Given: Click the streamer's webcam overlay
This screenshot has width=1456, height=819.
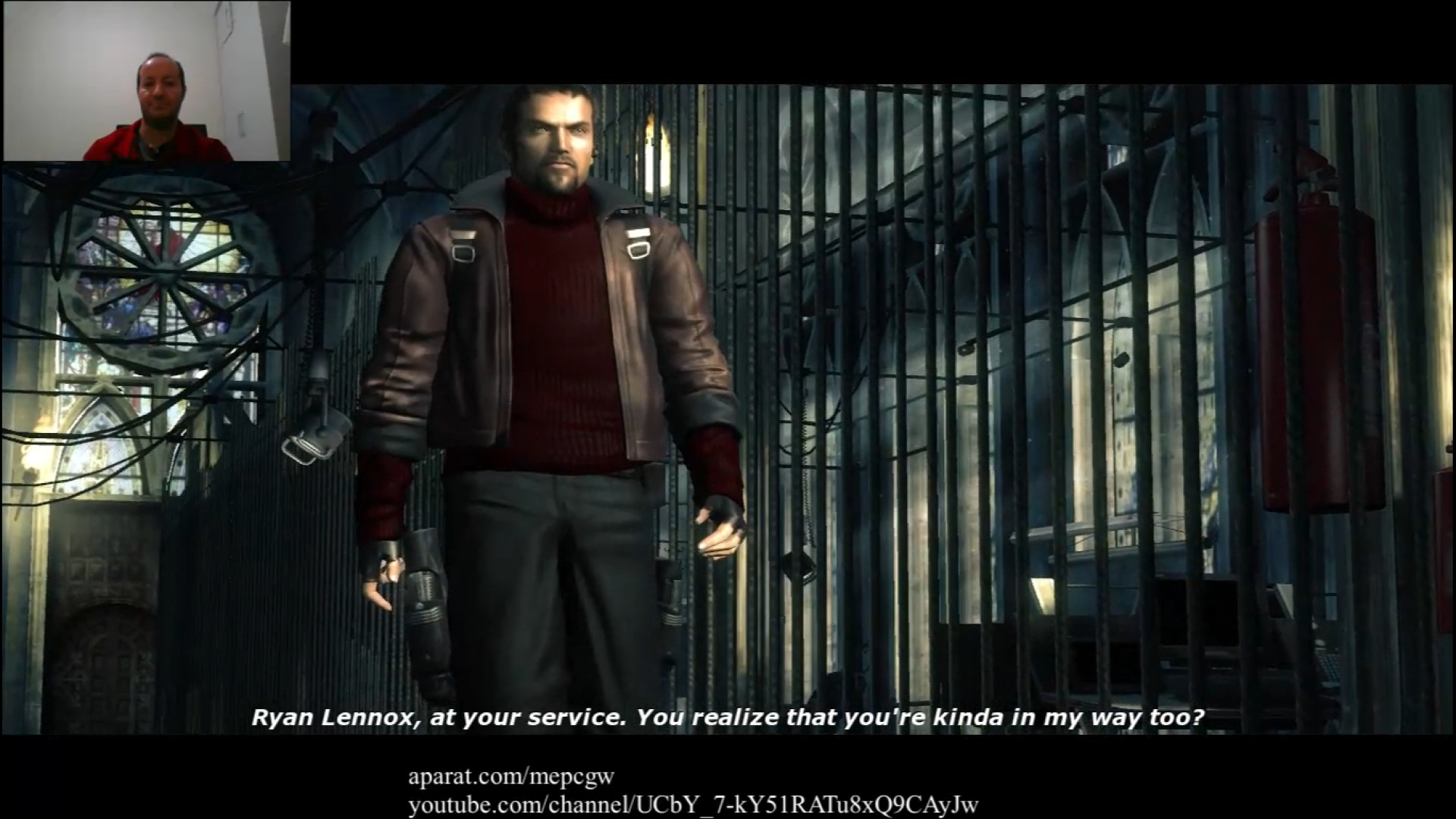Looking at the screenshot, I should click(x=146, y=81).
